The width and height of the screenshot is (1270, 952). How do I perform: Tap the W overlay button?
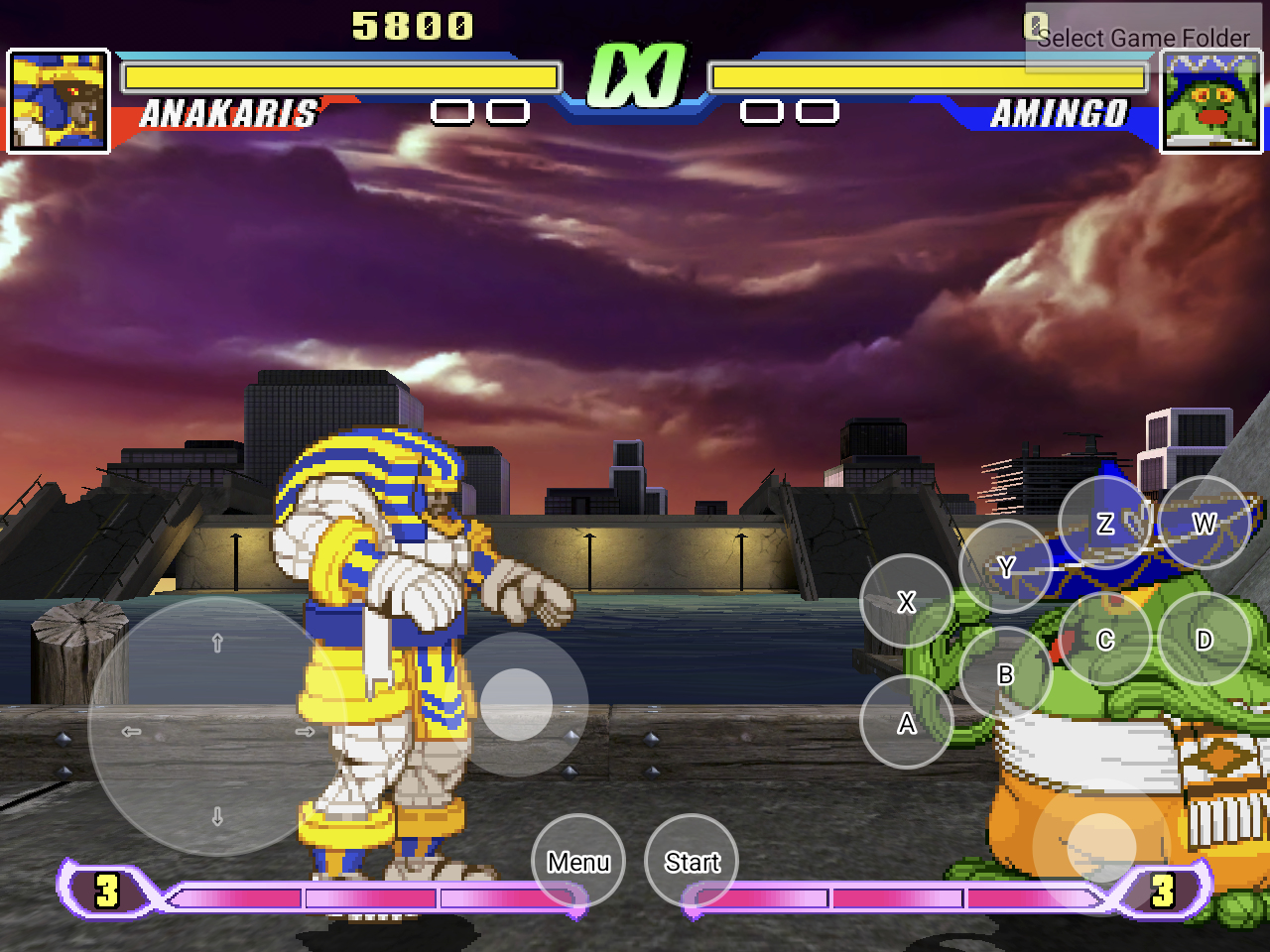[1204, 523]
